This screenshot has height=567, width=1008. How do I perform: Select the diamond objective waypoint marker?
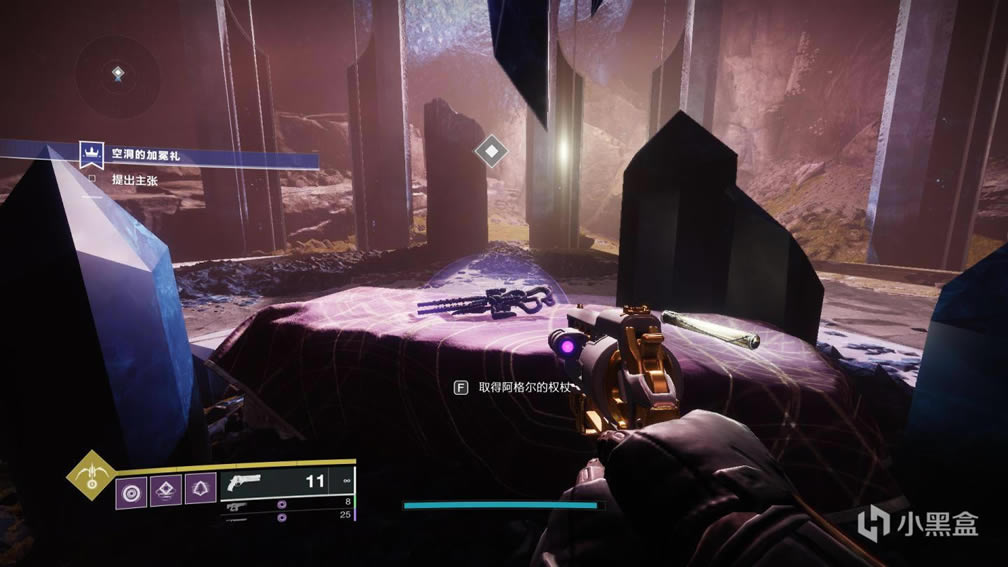click(490, 151)
